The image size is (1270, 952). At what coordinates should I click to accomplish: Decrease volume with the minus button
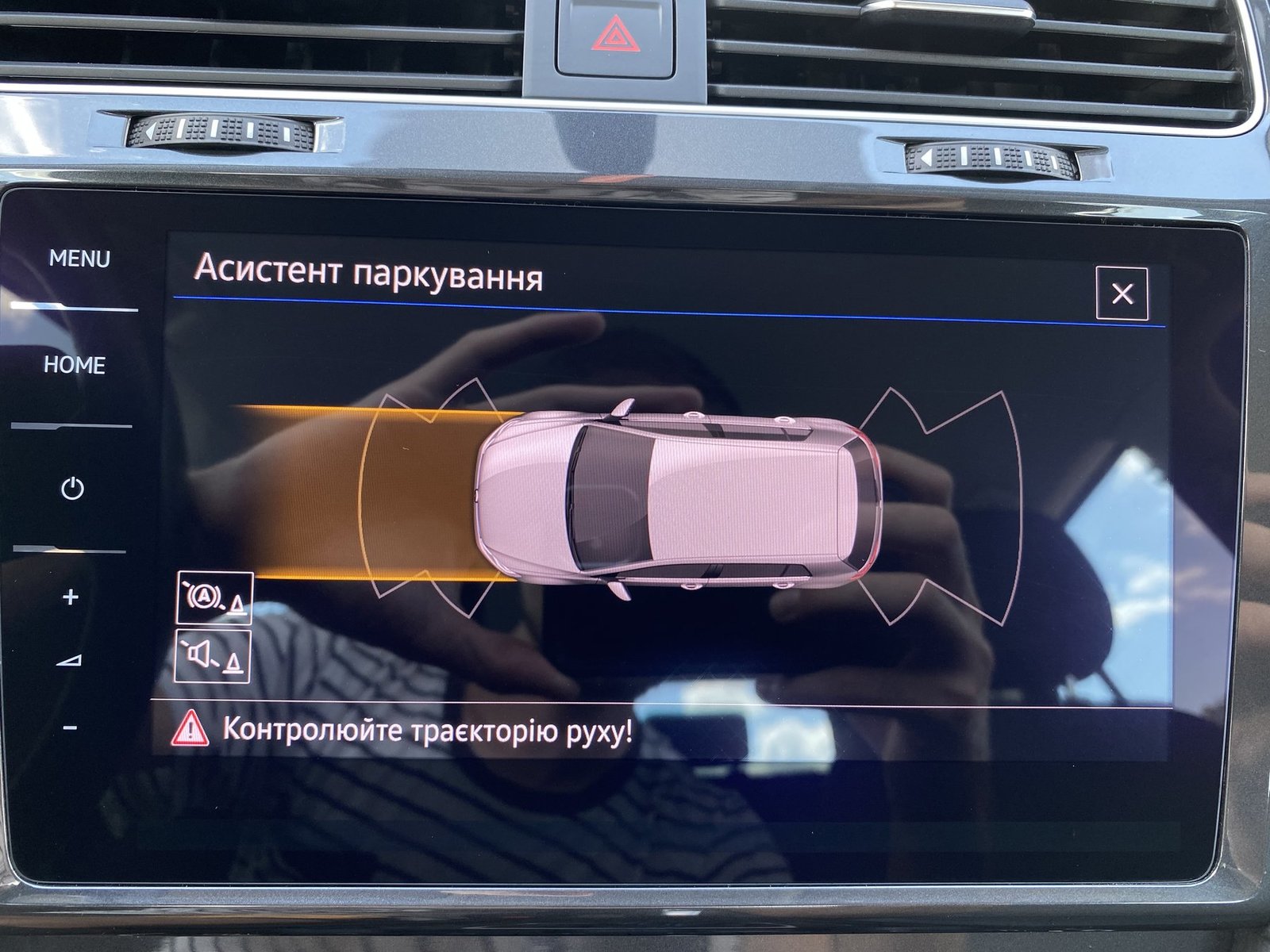pos(70,727)
